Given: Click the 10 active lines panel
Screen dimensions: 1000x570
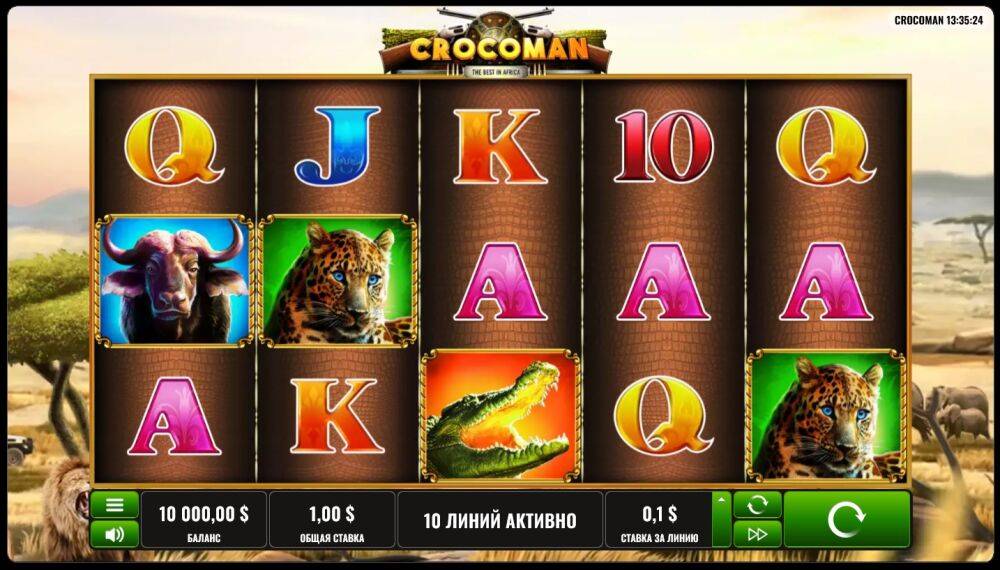Looking at the screenshot, I should click(499, 519).
